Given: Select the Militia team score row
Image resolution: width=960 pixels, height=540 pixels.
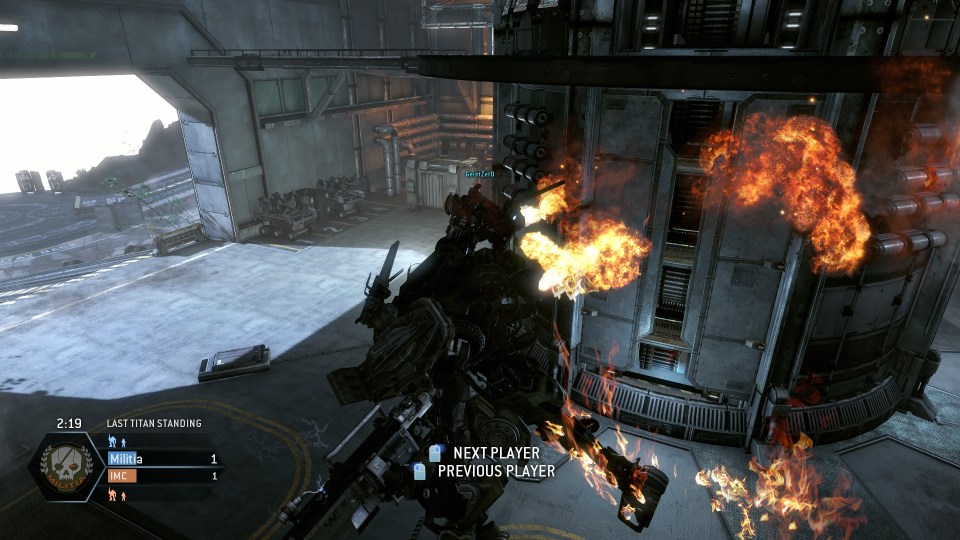Looking at the screenshot, I should pos(163,459).
